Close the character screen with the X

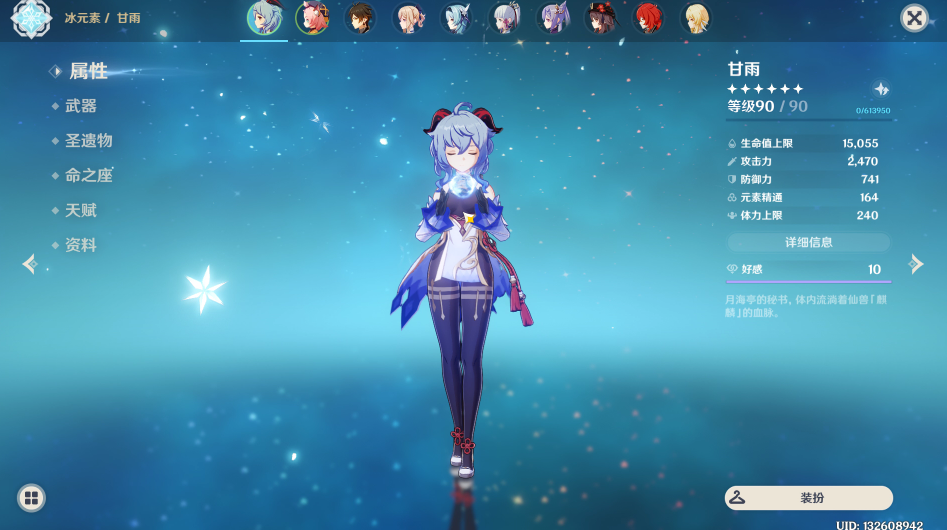(914, 18)
